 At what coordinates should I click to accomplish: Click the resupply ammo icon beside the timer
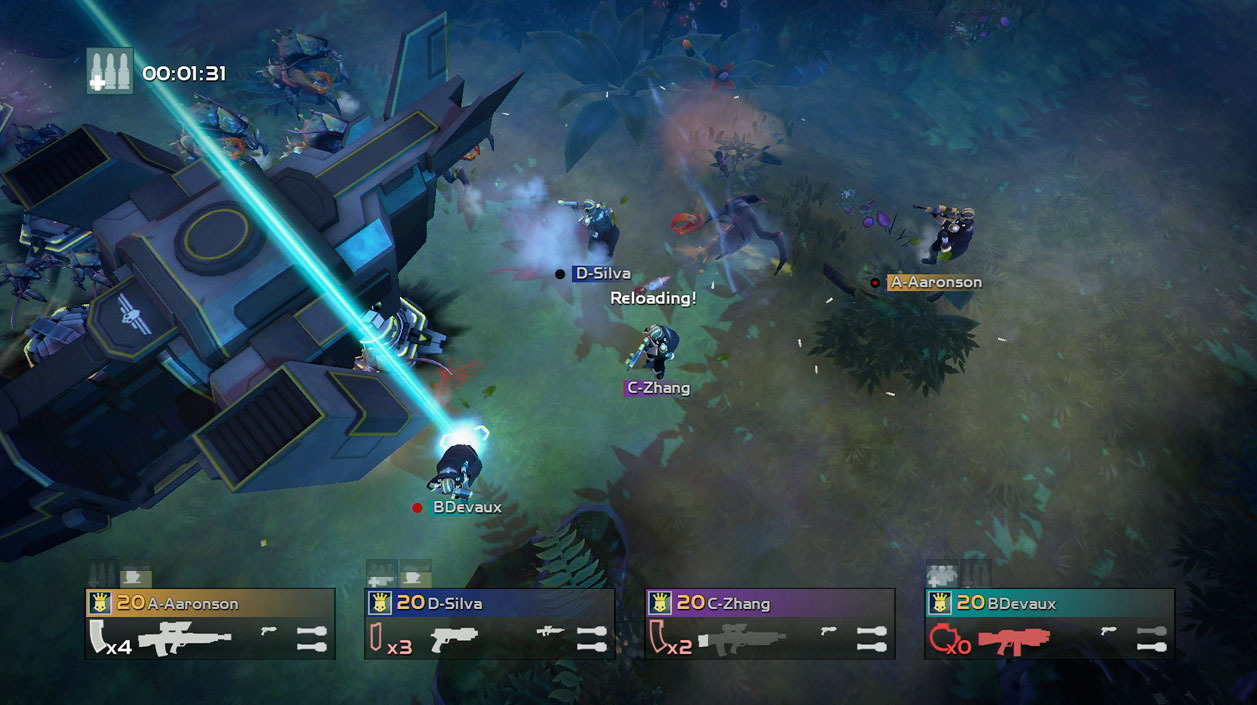110,71
